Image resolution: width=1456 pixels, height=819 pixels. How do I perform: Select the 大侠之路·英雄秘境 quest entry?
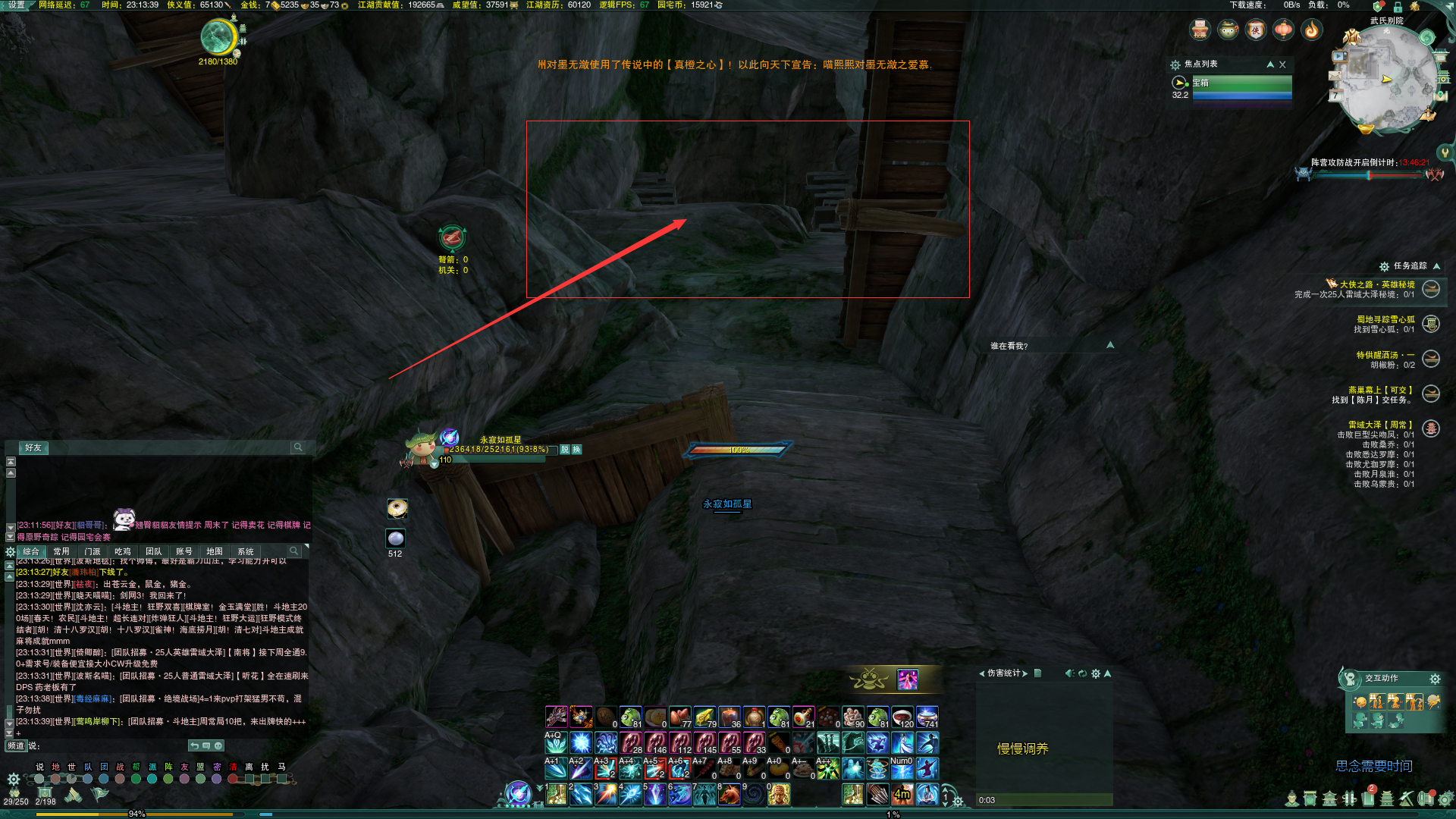[x=1376, y=284]
